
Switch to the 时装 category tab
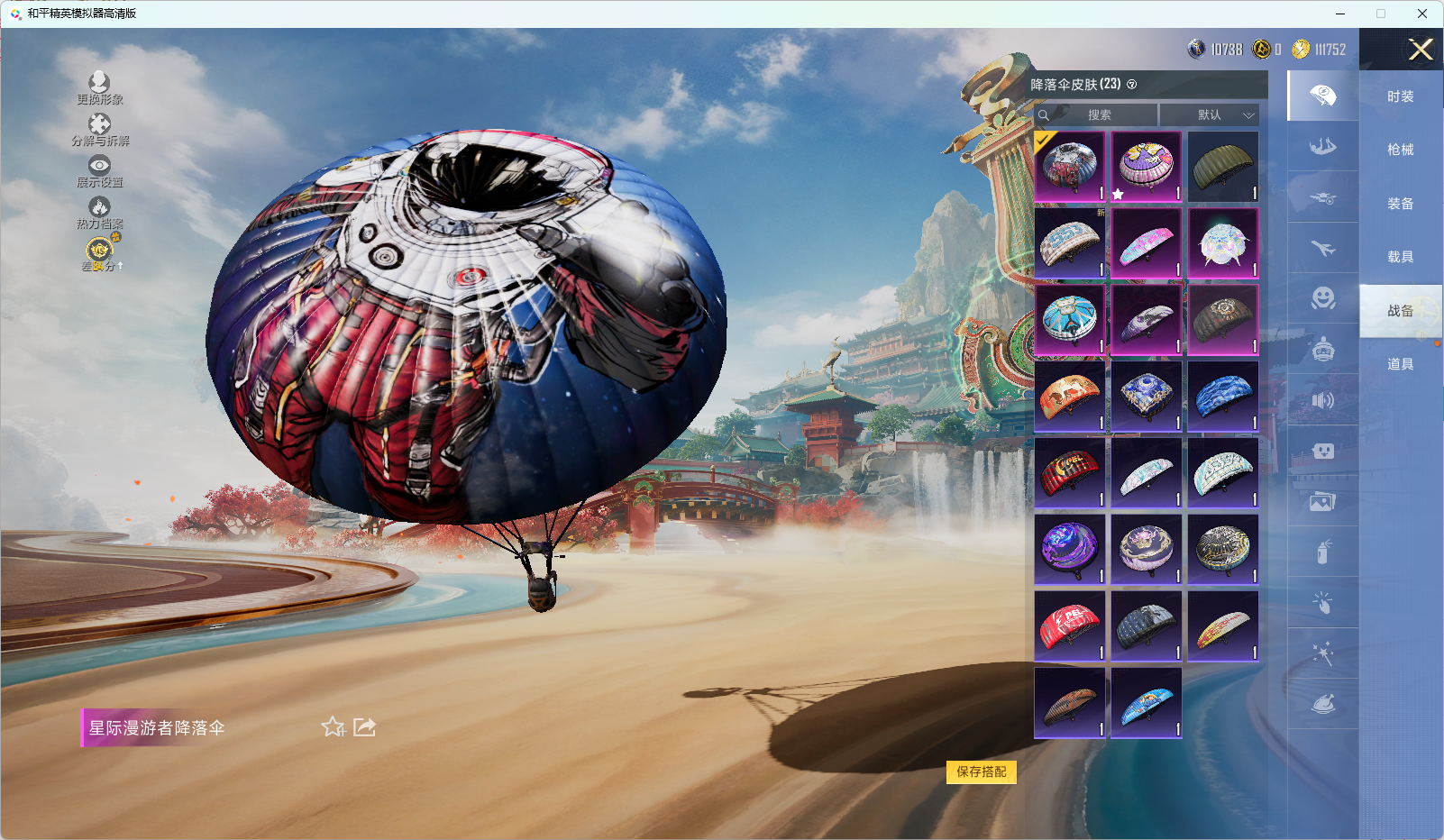(x=1400, y=96)
